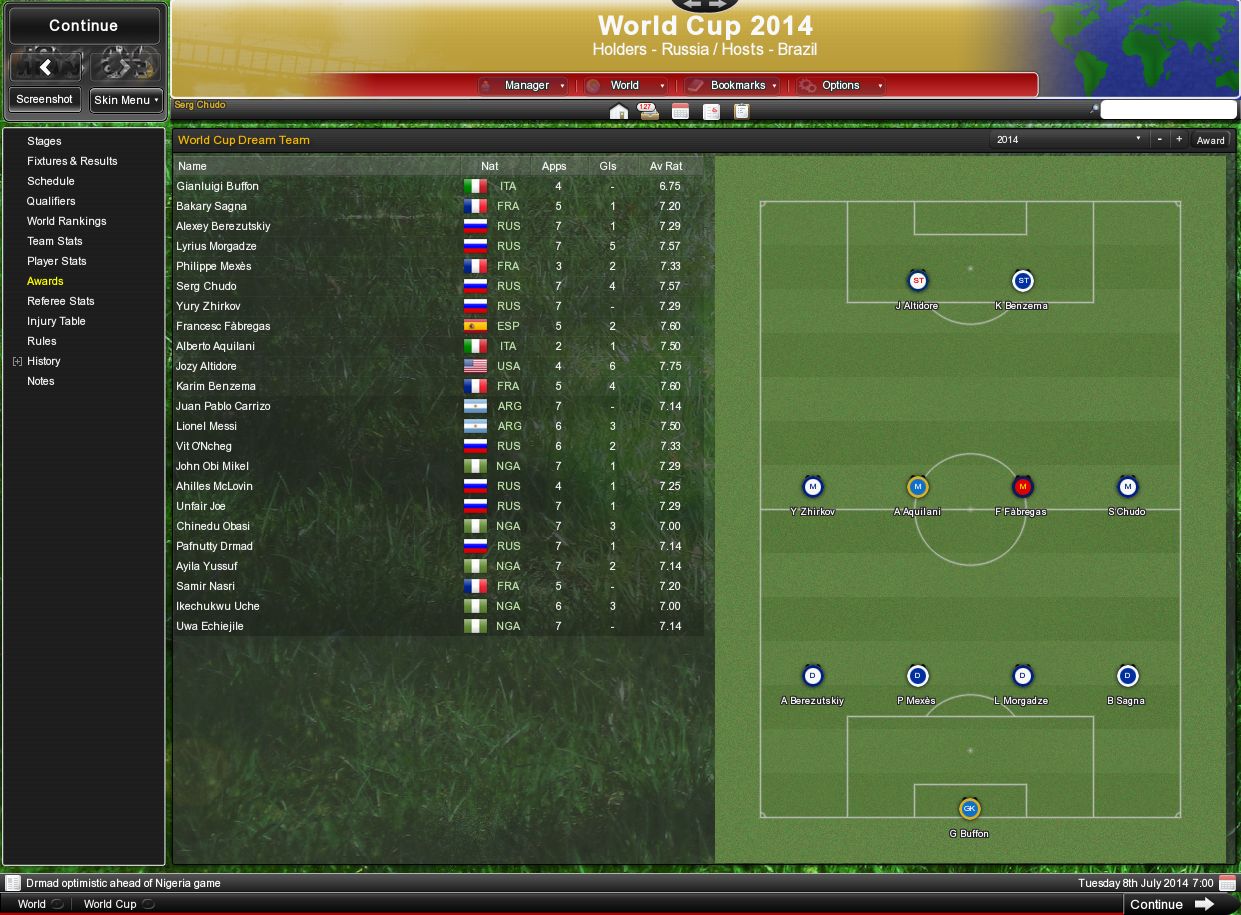Open the Player Stats page
The image size is (1241, 915).
(x=57, y=261)
